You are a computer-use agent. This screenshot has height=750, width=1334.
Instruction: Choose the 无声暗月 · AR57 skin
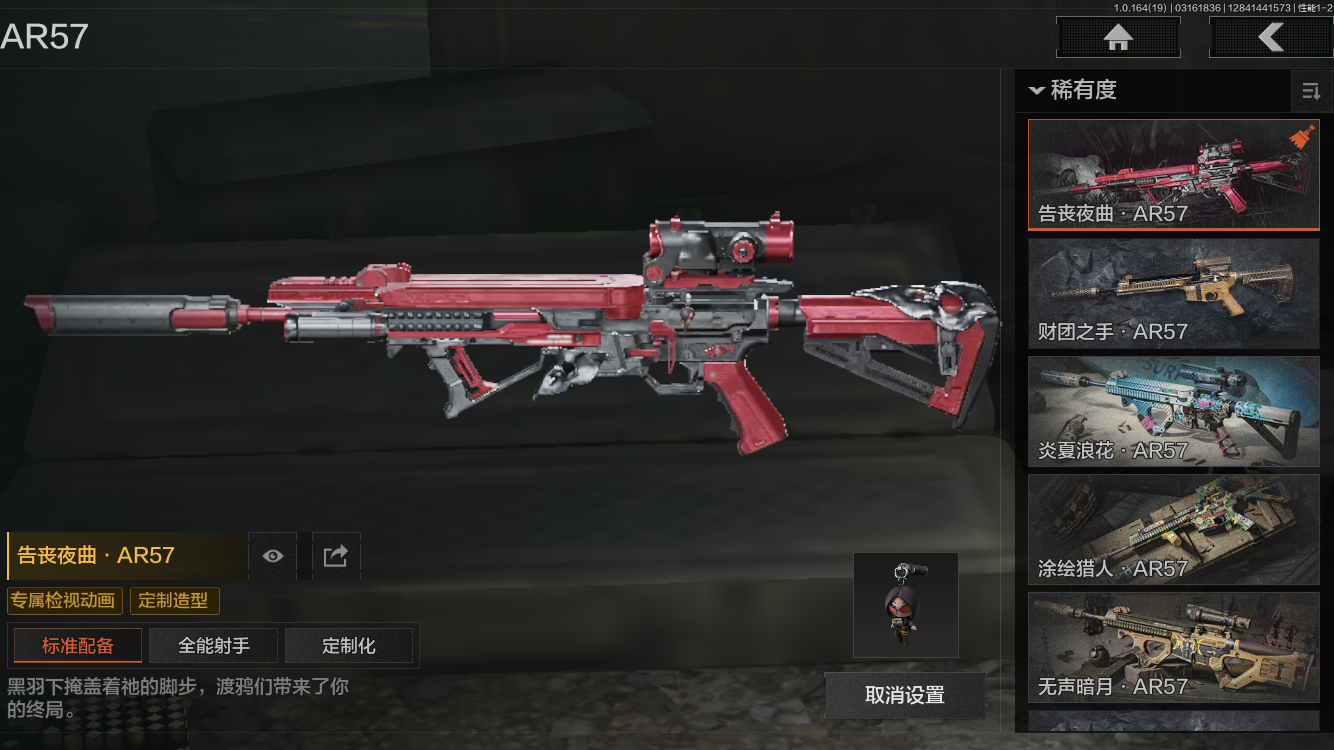1174,647
